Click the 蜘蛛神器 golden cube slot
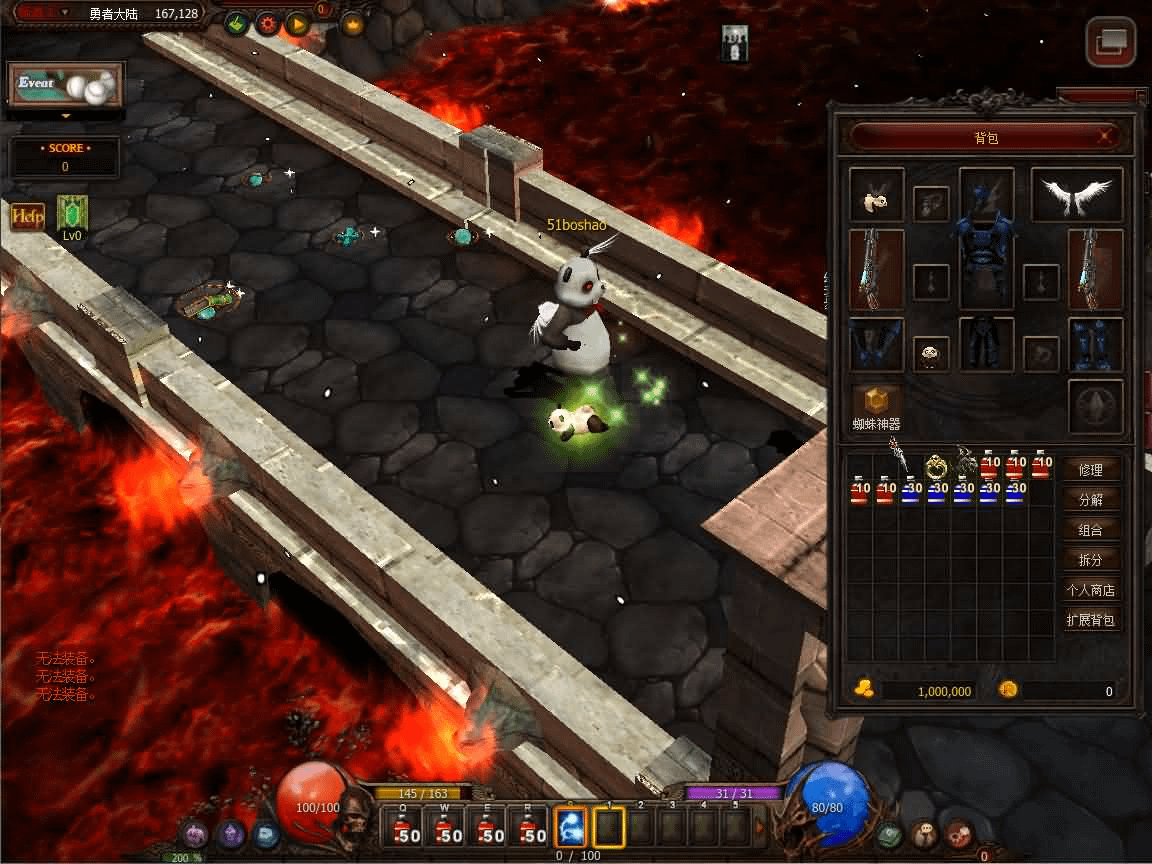The height and width of the screenshot is (864, 1152). (876, 400)
